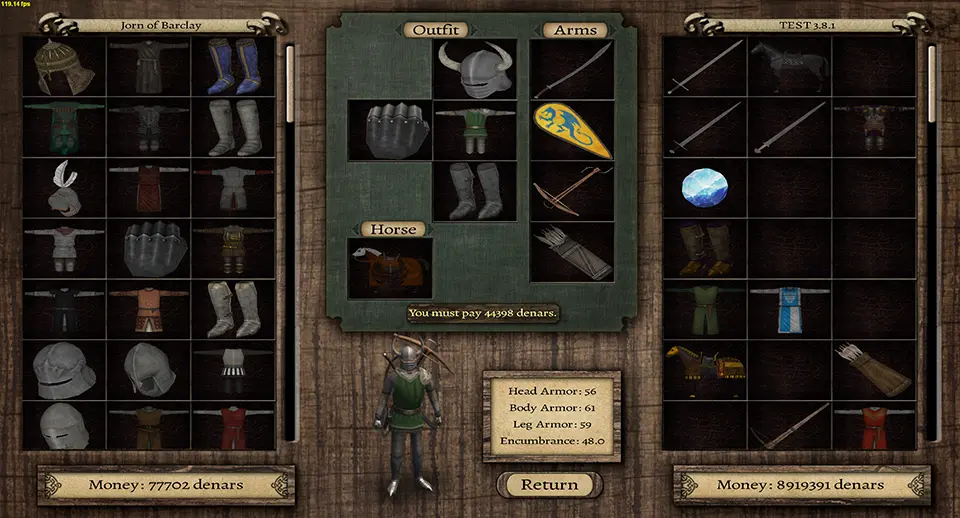Choose the saddled brown horse in shop
This screenshot has height=518, width=960.
[704, 369]
